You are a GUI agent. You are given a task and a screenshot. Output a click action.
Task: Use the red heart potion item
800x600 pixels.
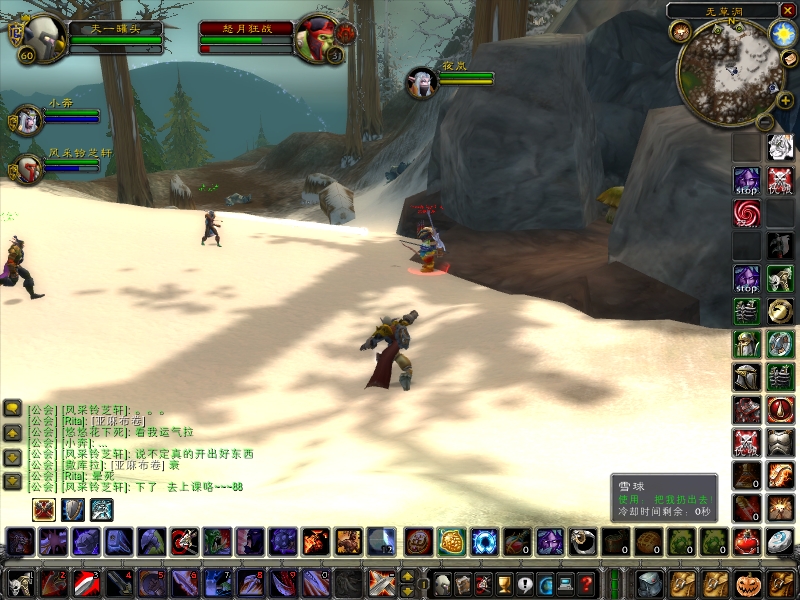pos(747,541)
